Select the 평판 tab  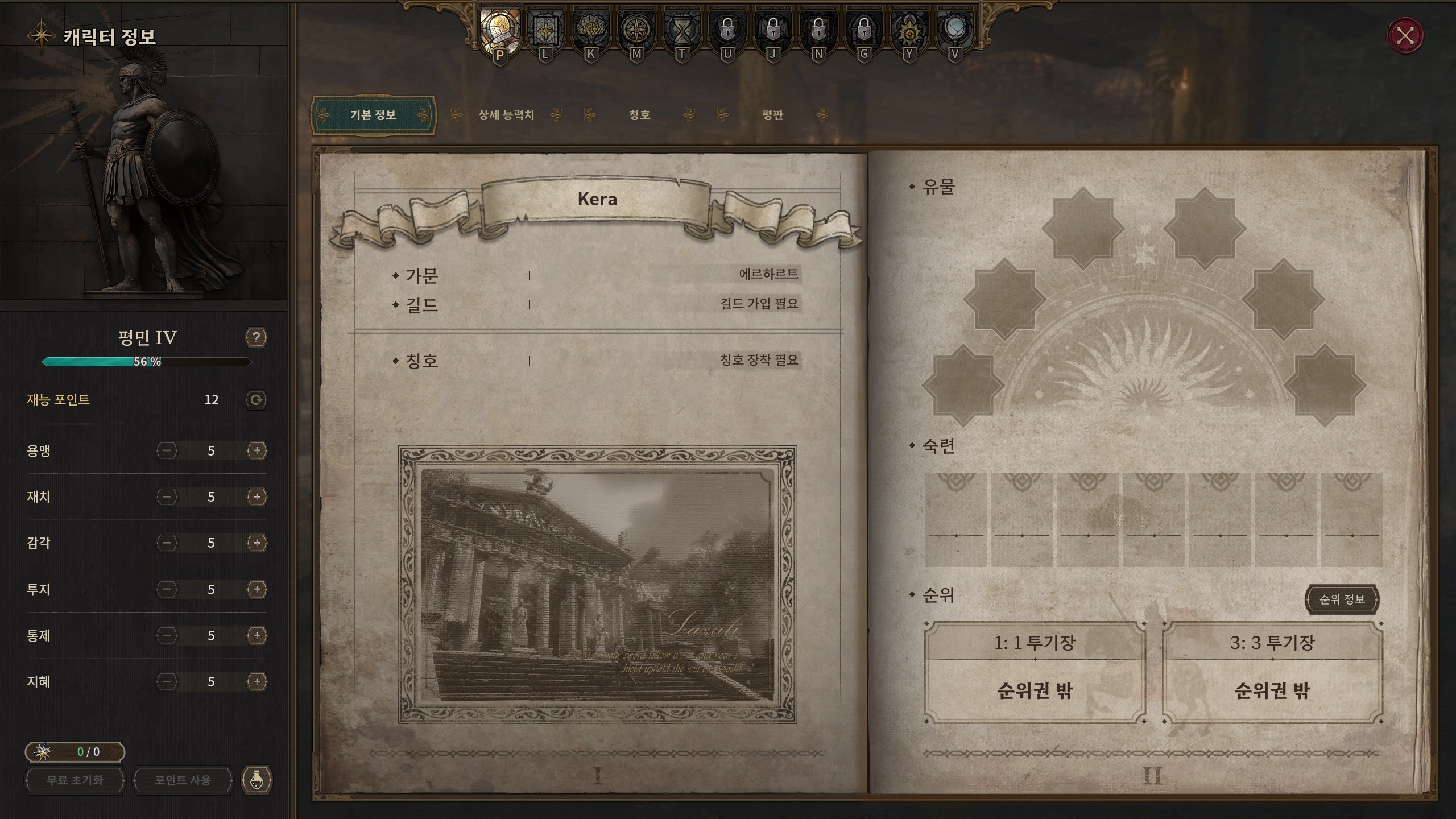[772, 115]
